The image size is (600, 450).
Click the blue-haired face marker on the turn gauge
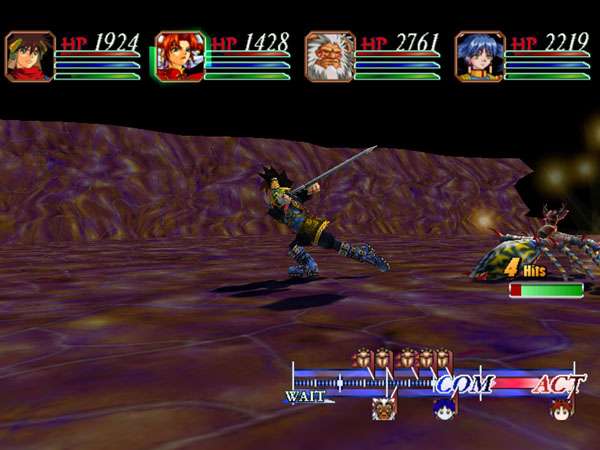pos(445,407)
